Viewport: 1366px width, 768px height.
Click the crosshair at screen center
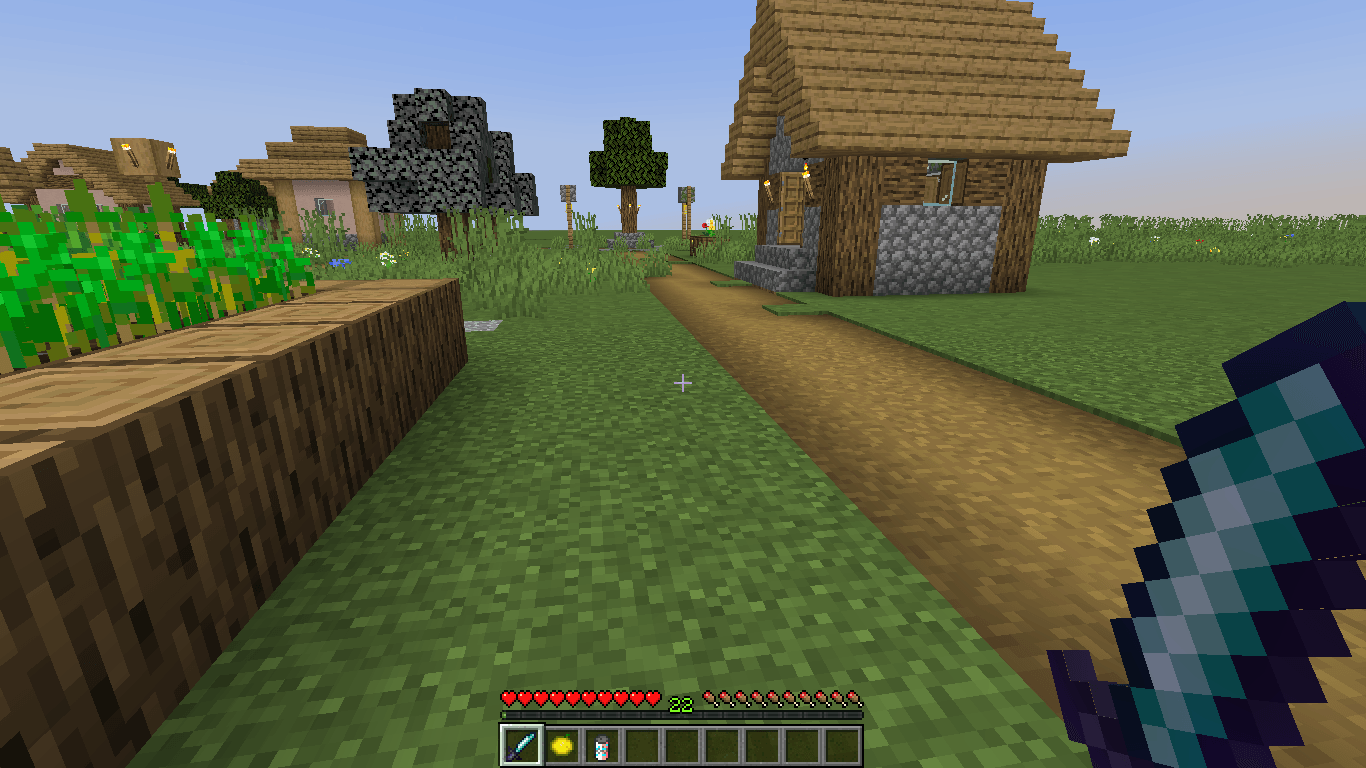click(x=683, y=381)
